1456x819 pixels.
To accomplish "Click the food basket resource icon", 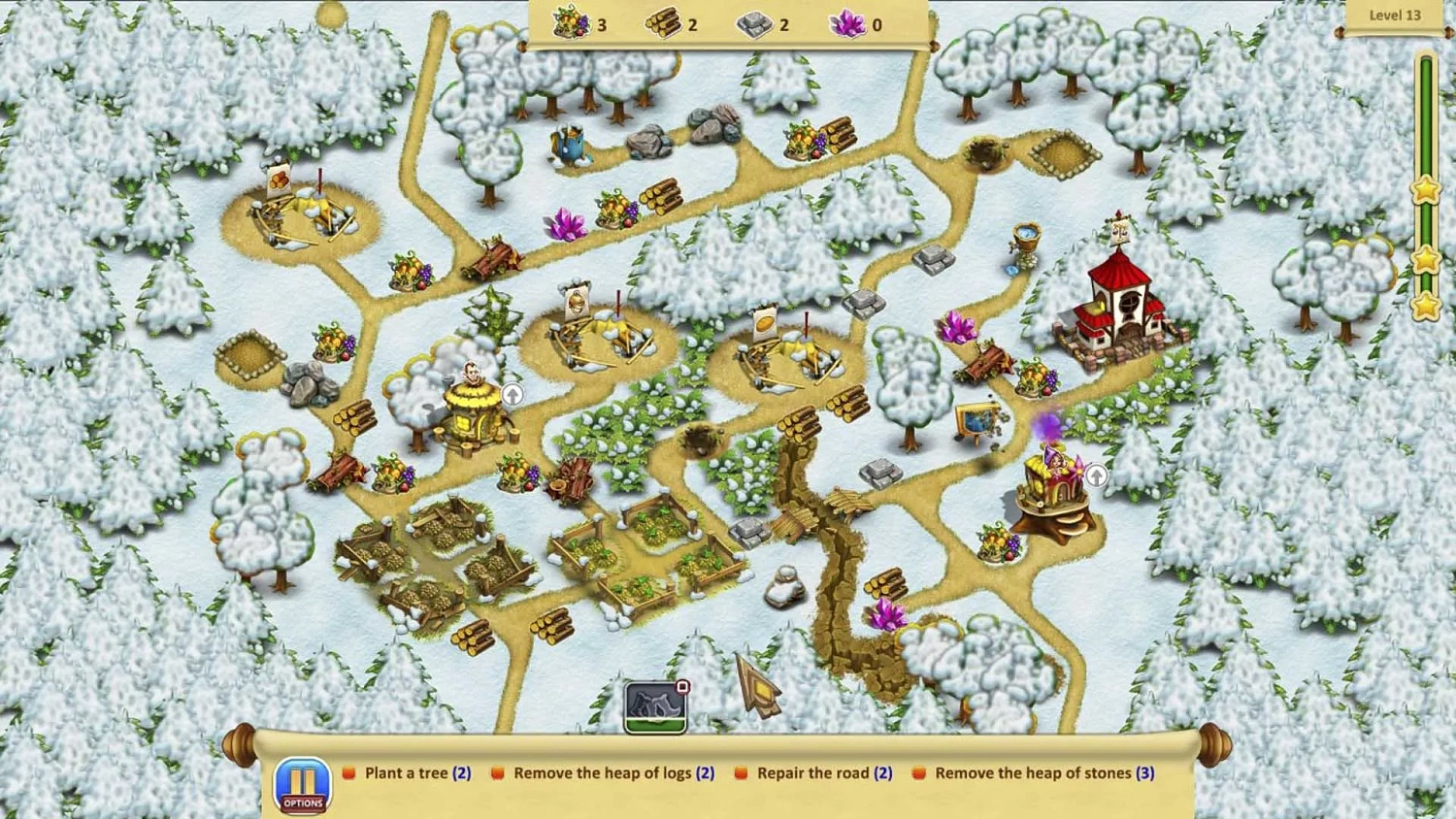I will coord(571,23).
